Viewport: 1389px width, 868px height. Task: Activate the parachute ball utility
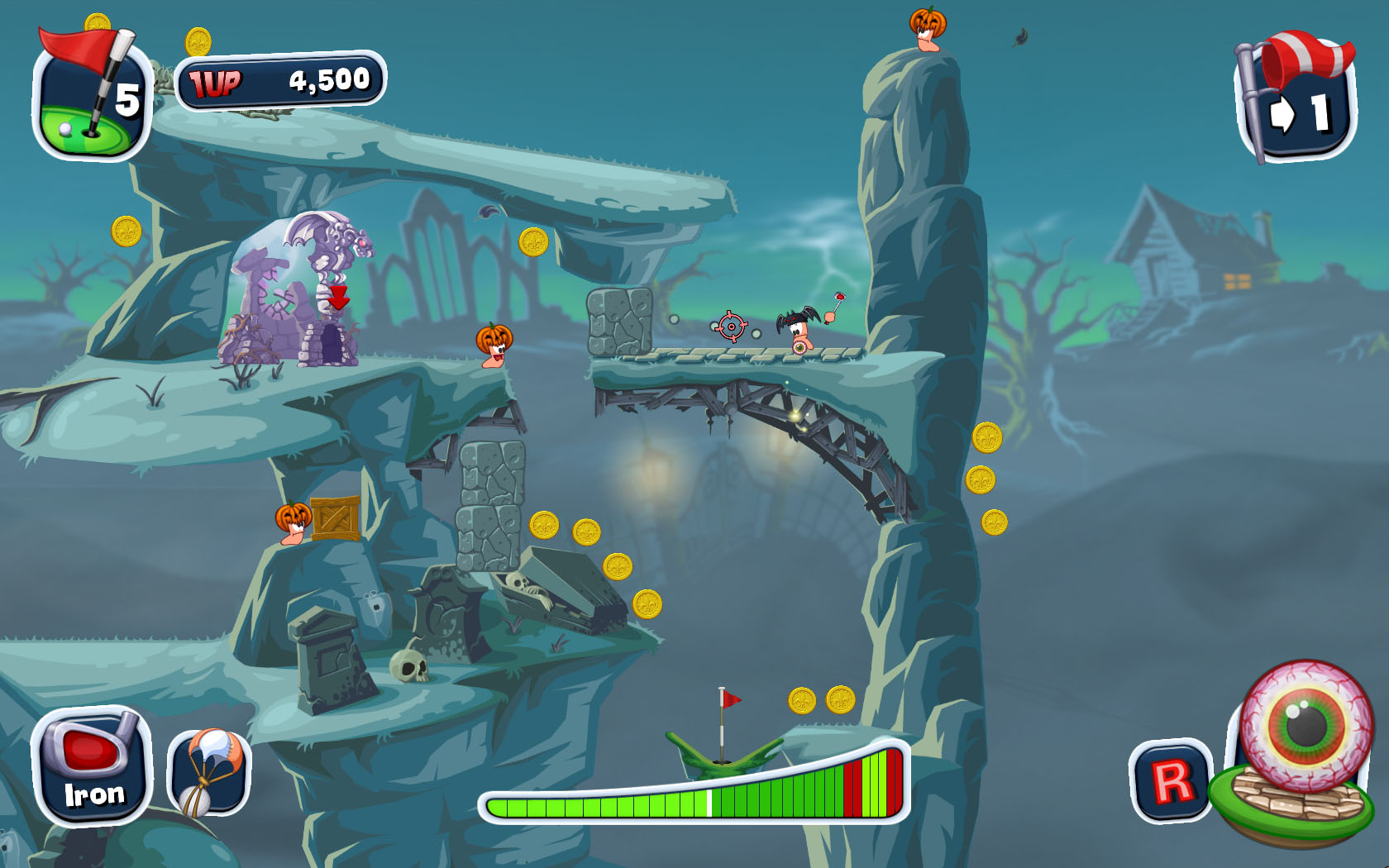(x=209, y=772)
